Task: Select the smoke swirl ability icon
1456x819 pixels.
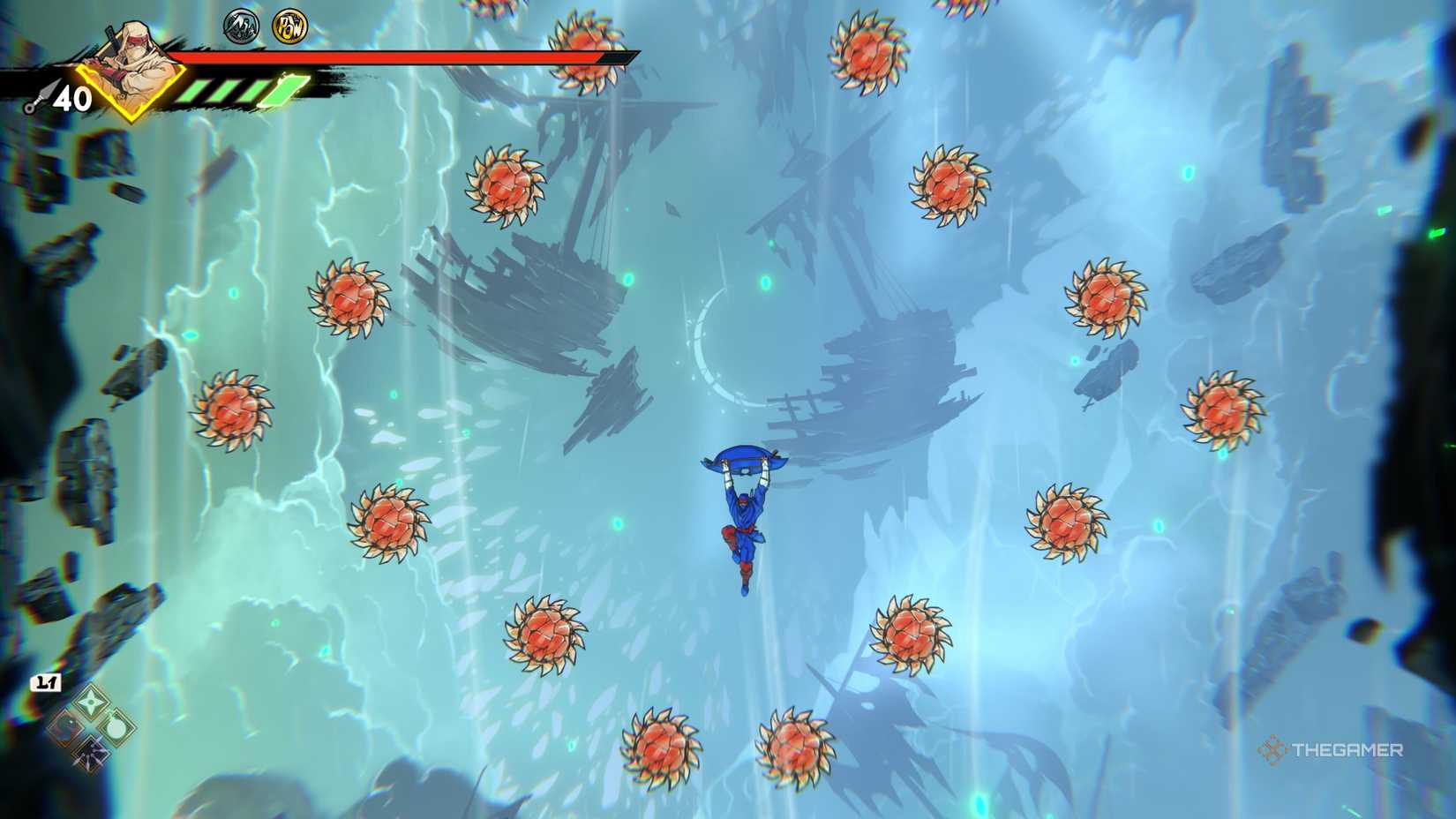Action: [x=65, y=726]
